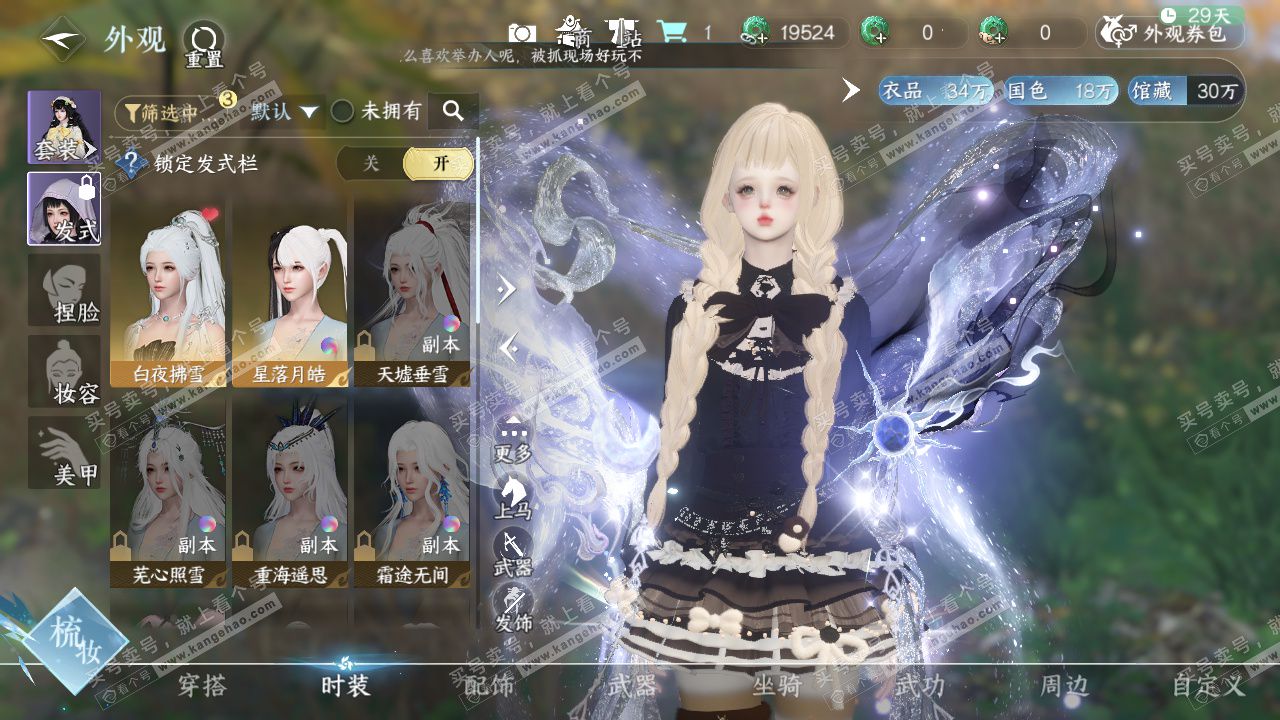Screen dimensions: 1280x720
Task: Choose the 重海遥思 hairstyle
Action: pos(290,500)
